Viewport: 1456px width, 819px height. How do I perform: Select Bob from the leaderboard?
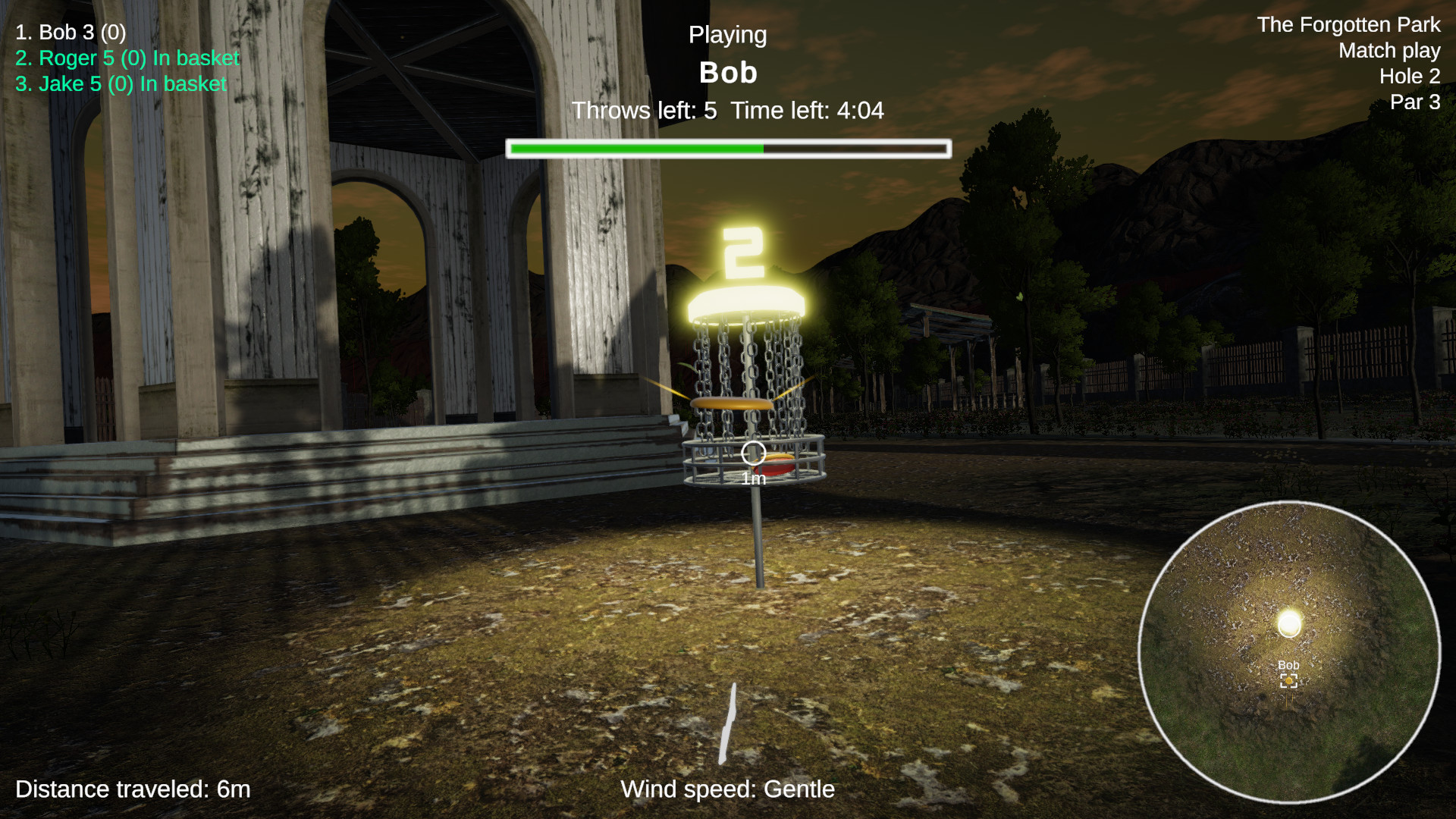pos(70,33)
